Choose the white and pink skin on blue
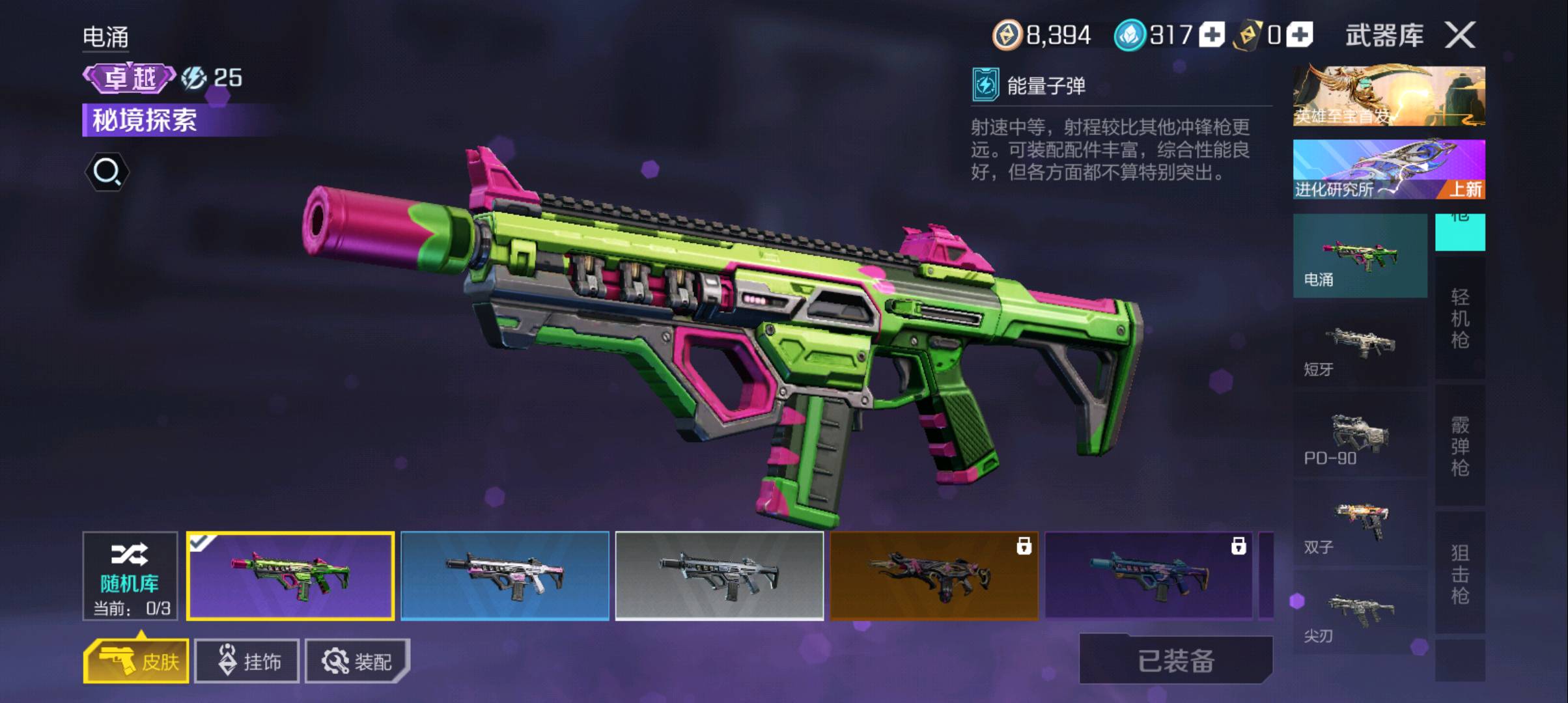Viewport: 1568px width, 703px height. [x=505, y=576]
